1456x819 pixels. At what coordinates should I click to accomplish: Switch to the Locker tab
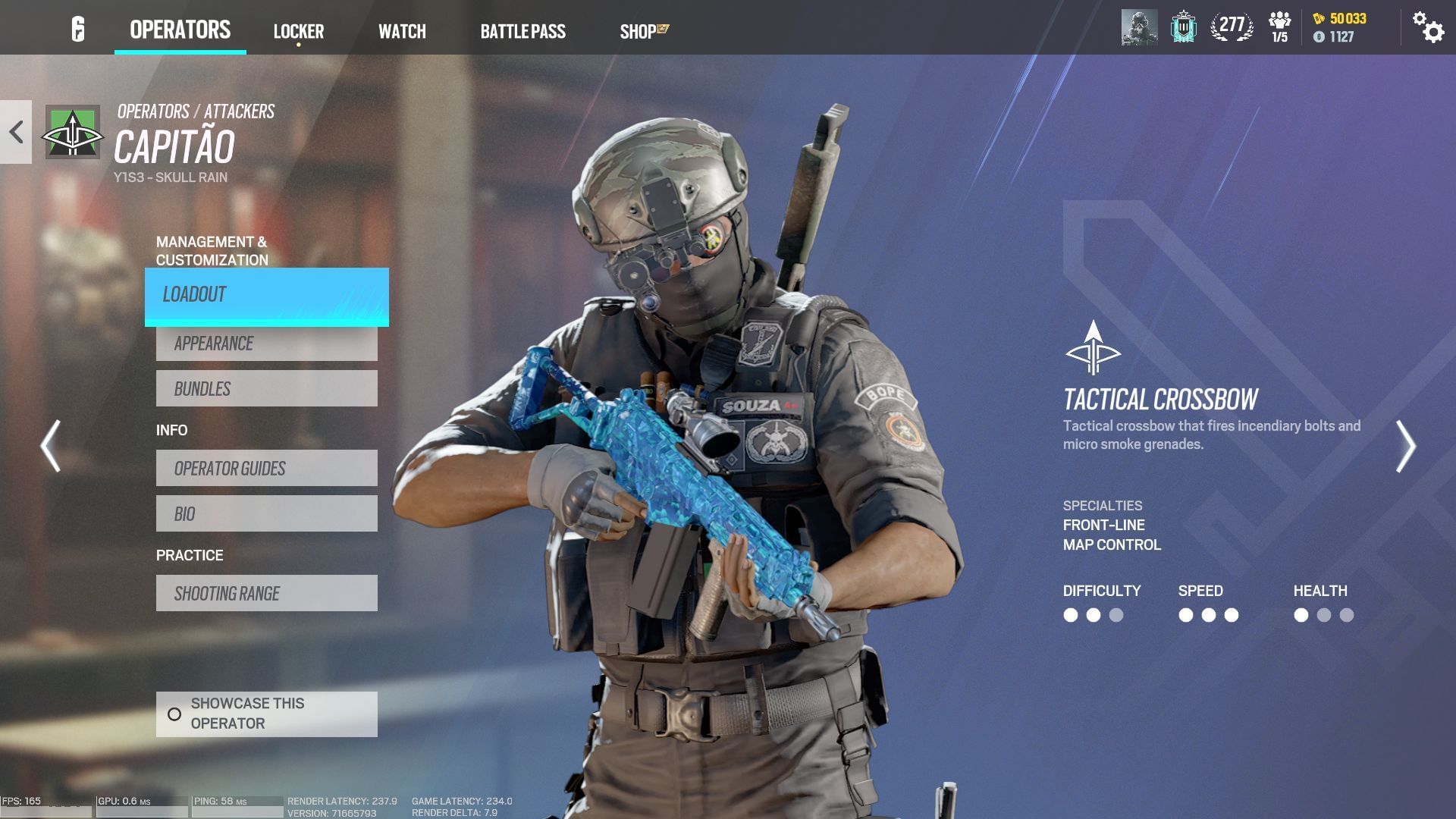(299, 30)
